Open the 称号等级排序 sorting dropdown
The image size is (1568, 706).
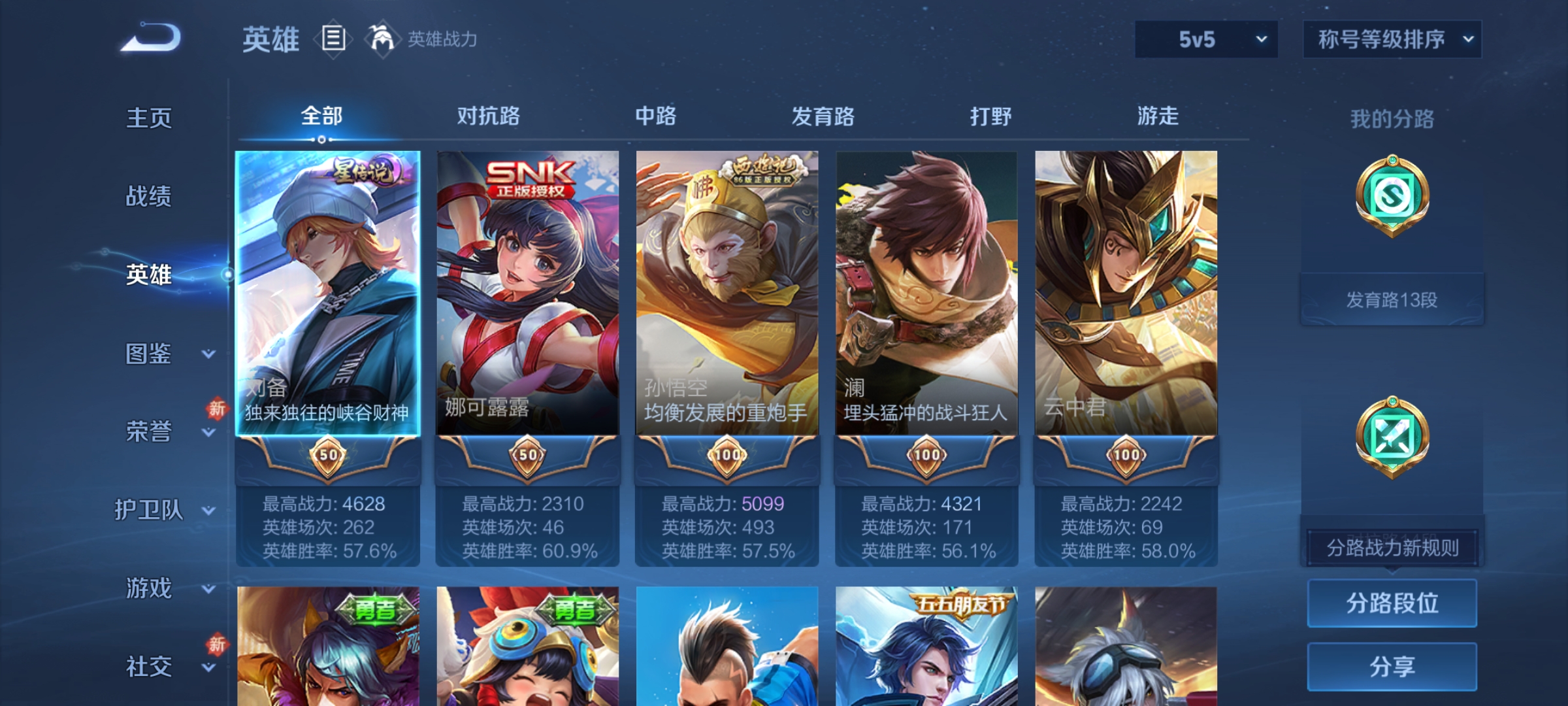(1392, 39)
